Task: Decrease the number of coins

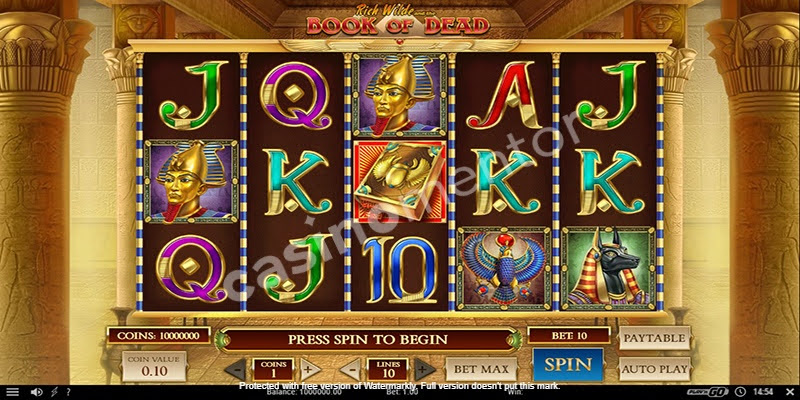Action: tap(239, 369)
